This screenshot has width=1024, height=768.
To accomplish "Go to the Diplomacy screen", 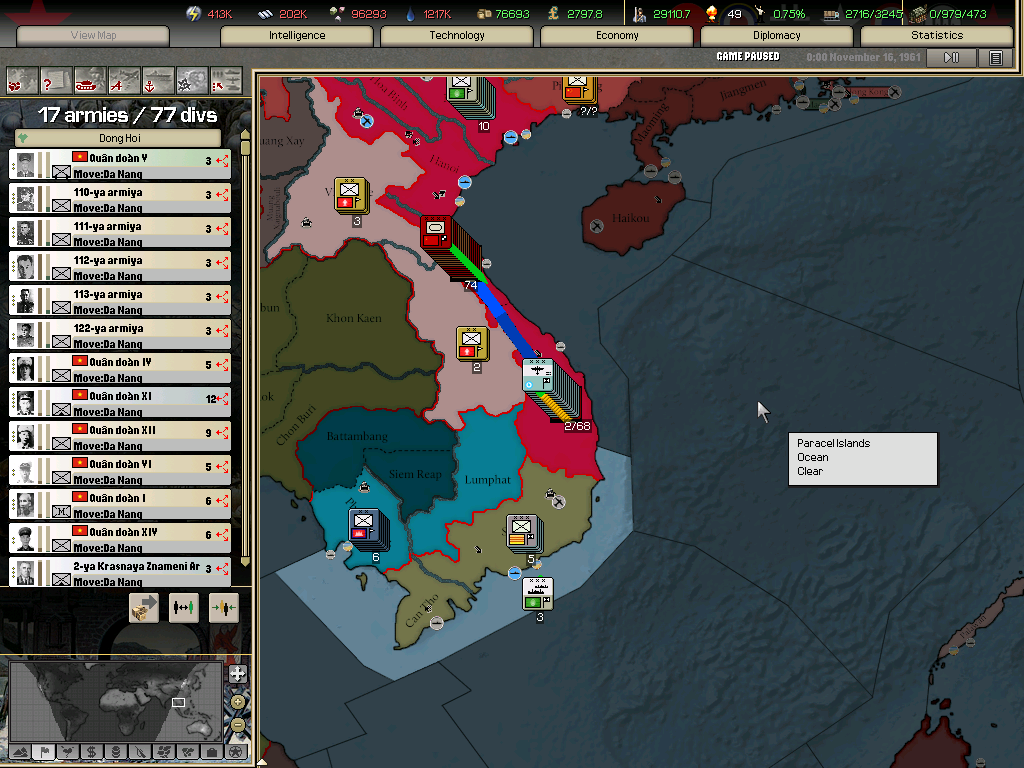I will click(x=777, y=36).
